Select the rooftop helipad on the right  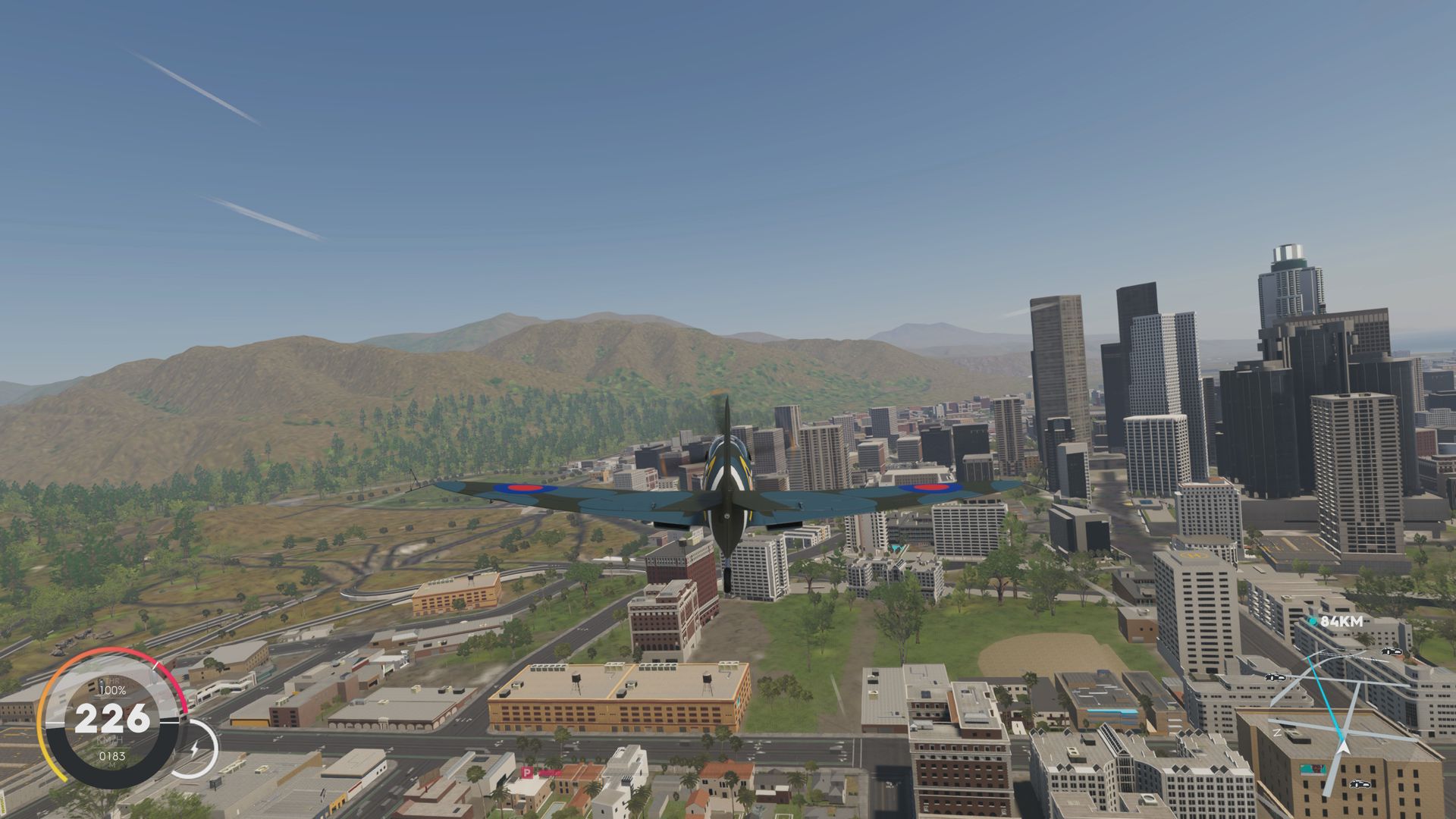tap(1192, 556)
